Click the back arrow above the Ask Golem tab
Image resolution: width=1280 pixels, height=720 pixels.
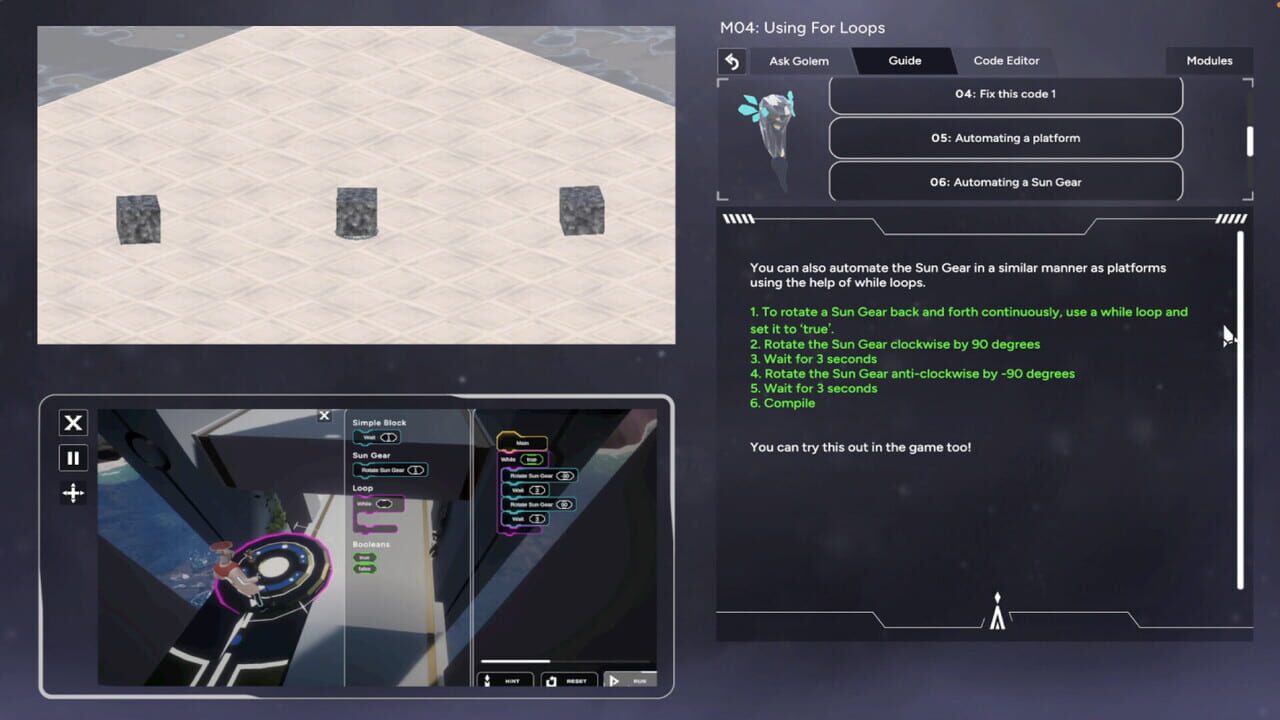pyautogui.click(x=731, y=61)
